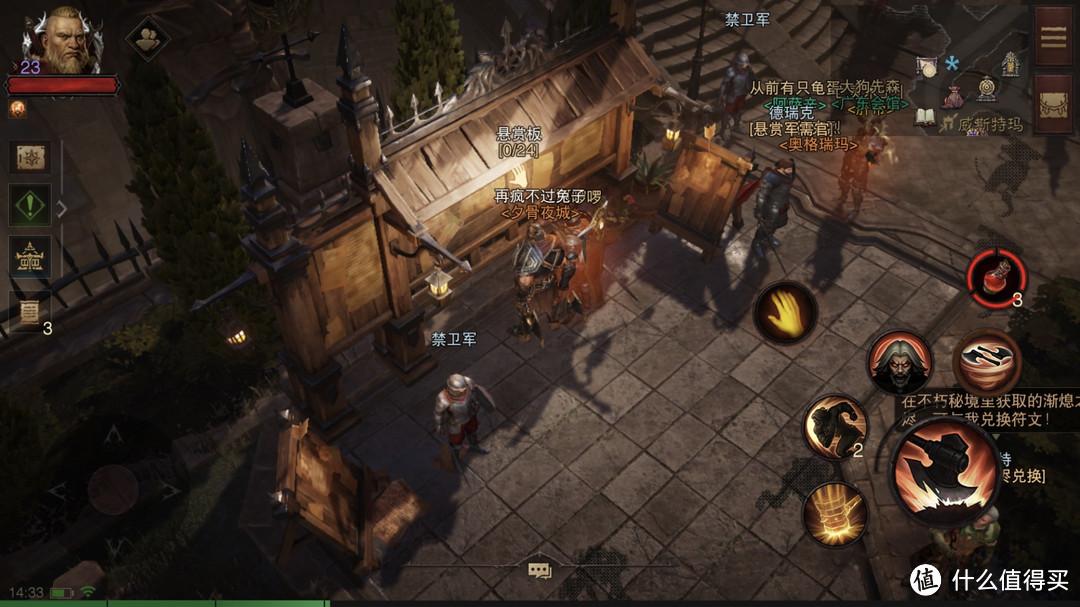The height and width of the screenshot is (607, 1080).
Task: Use the red health potion
Action: (996, 276)
